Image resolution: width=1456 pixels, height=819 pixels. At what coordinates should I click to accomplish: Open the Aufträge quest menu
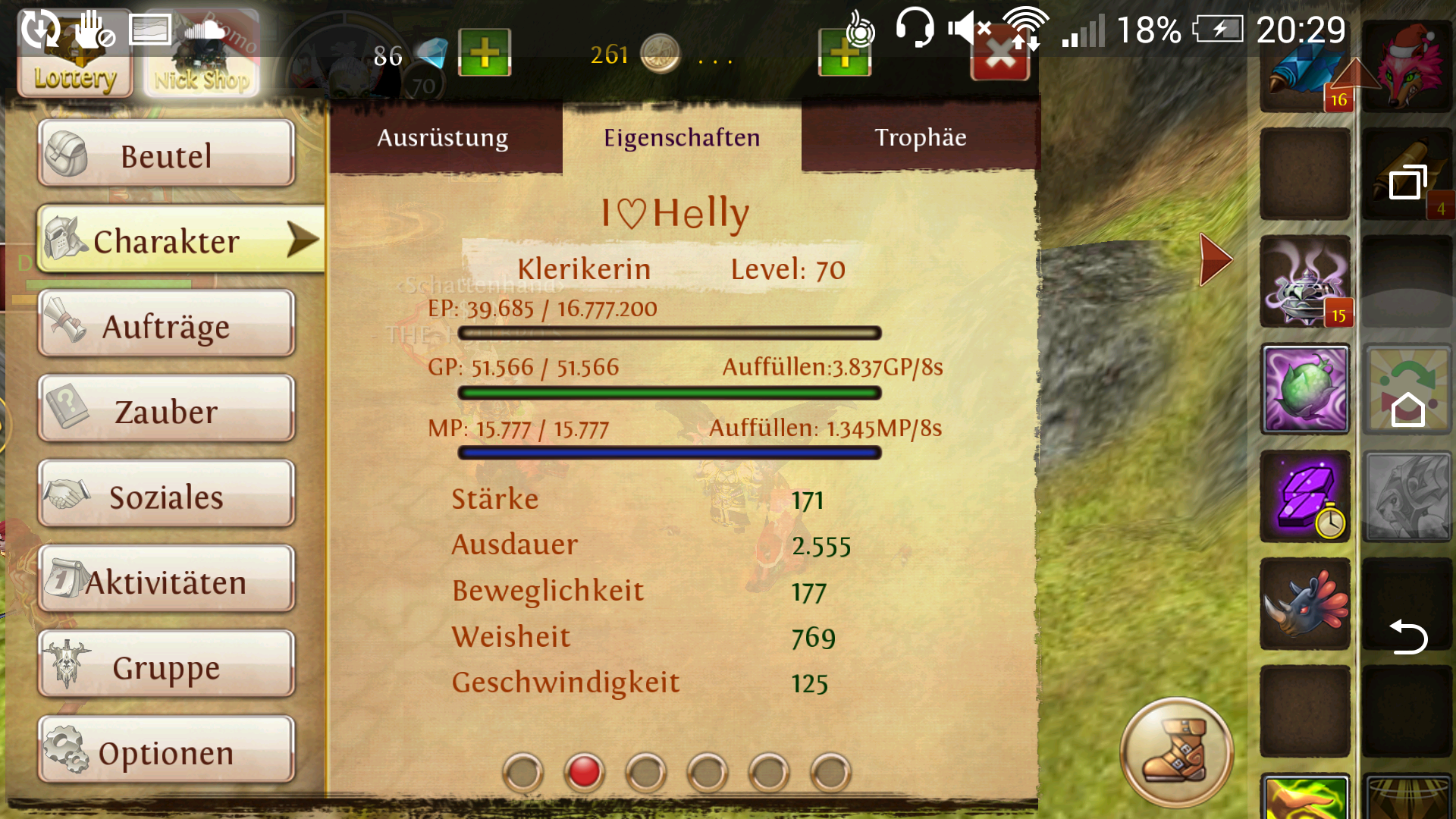166,325
